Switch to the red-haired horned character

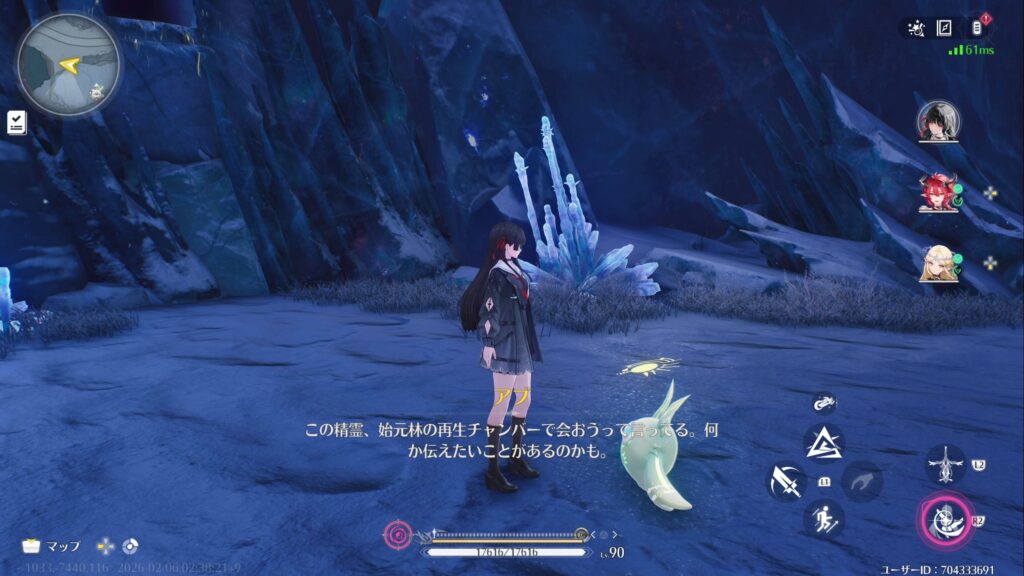click(x=938, y=192)
